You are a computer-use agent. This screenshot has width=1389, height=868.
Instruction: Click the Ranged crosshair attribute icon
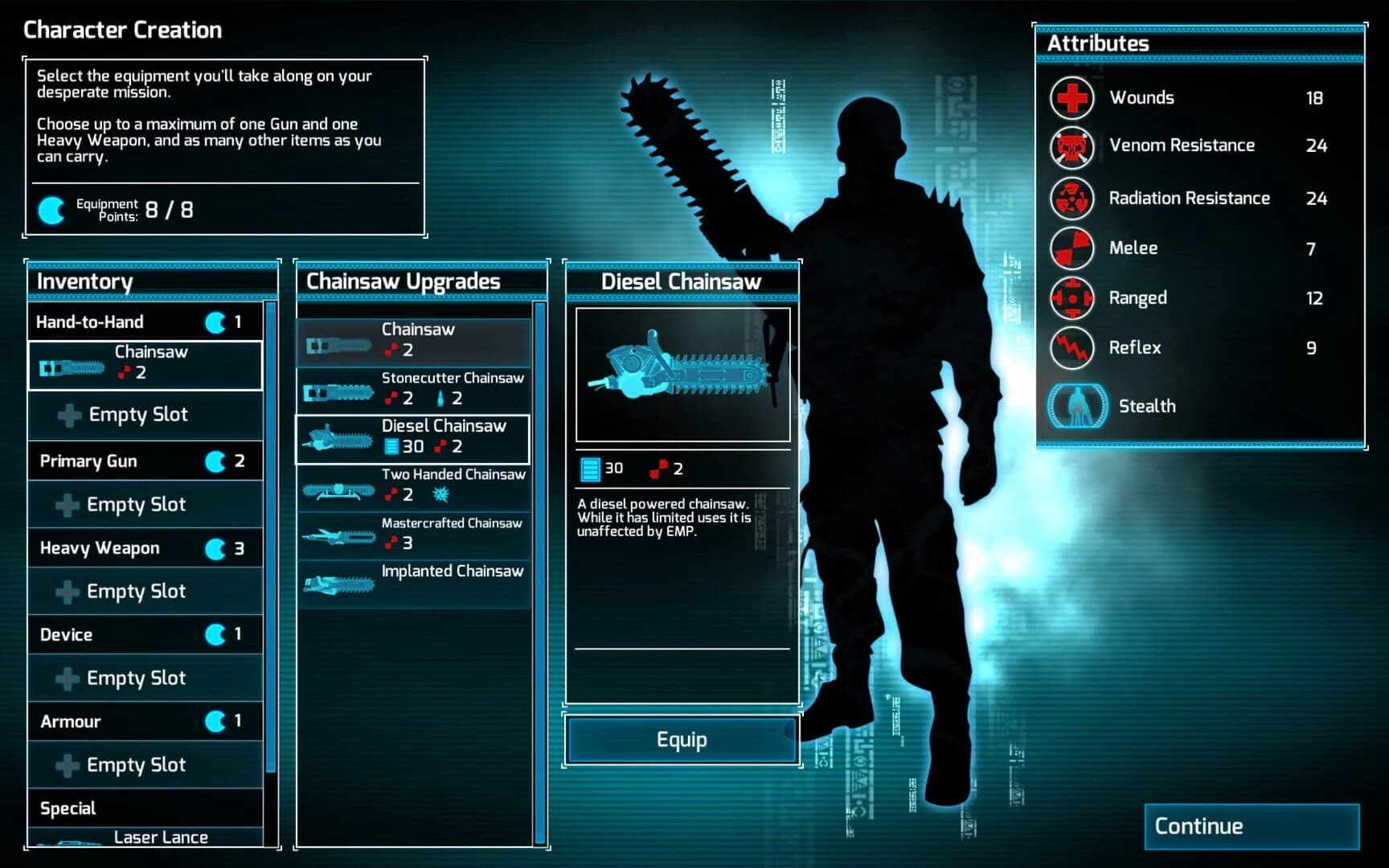point(1072,298)
